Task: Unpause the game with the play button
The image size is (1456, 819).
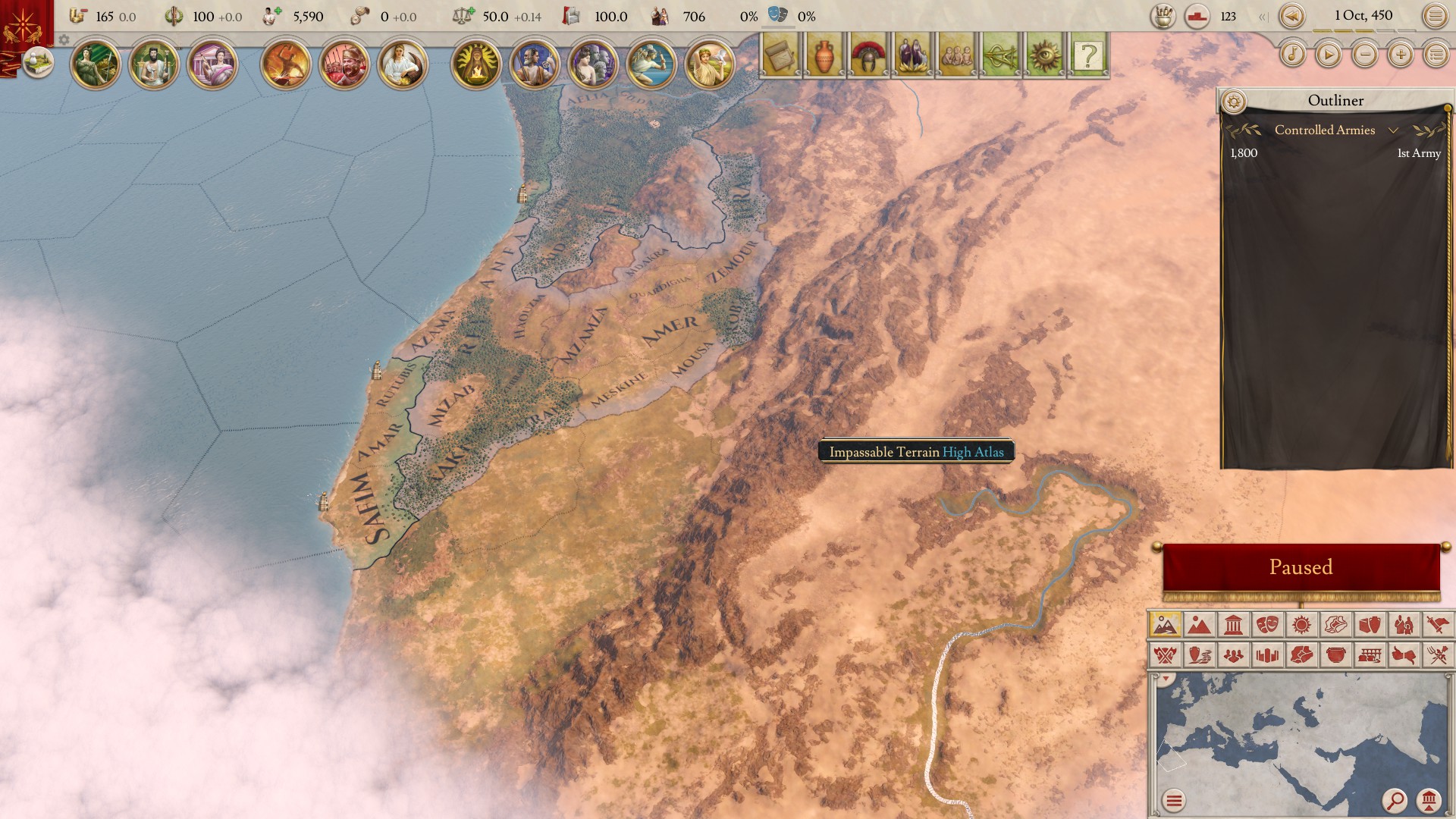Action: [1329, 54]
